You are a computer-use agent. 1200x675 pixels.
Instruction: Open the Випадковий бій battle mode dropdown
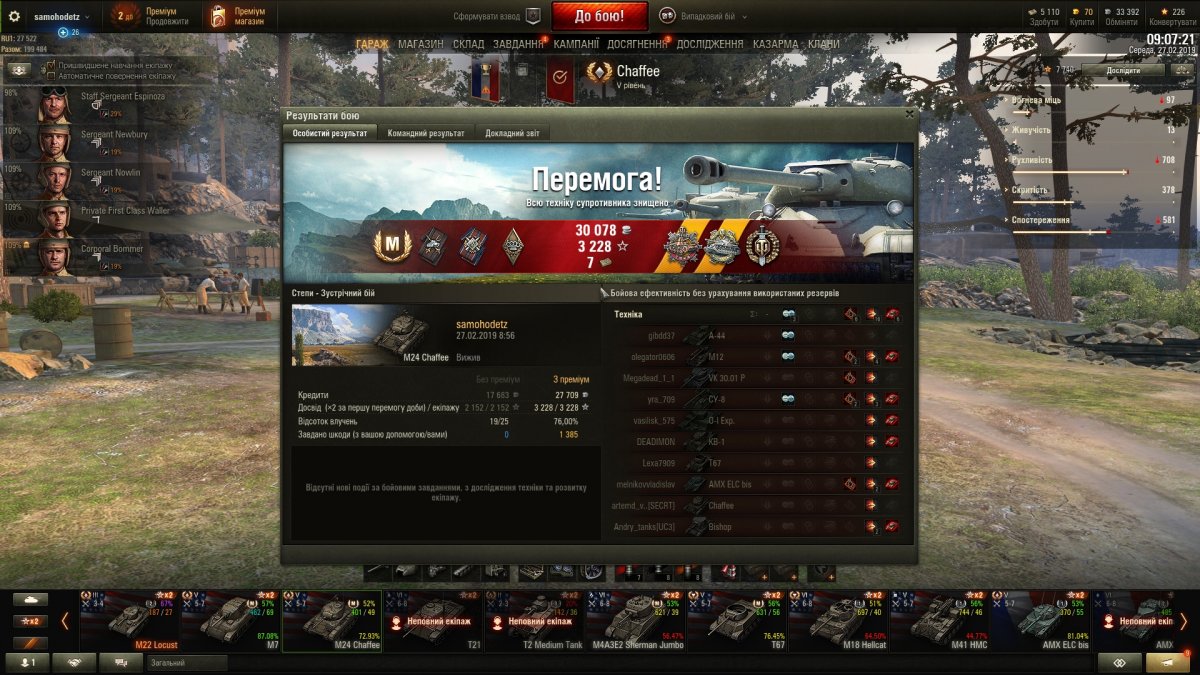699,16
